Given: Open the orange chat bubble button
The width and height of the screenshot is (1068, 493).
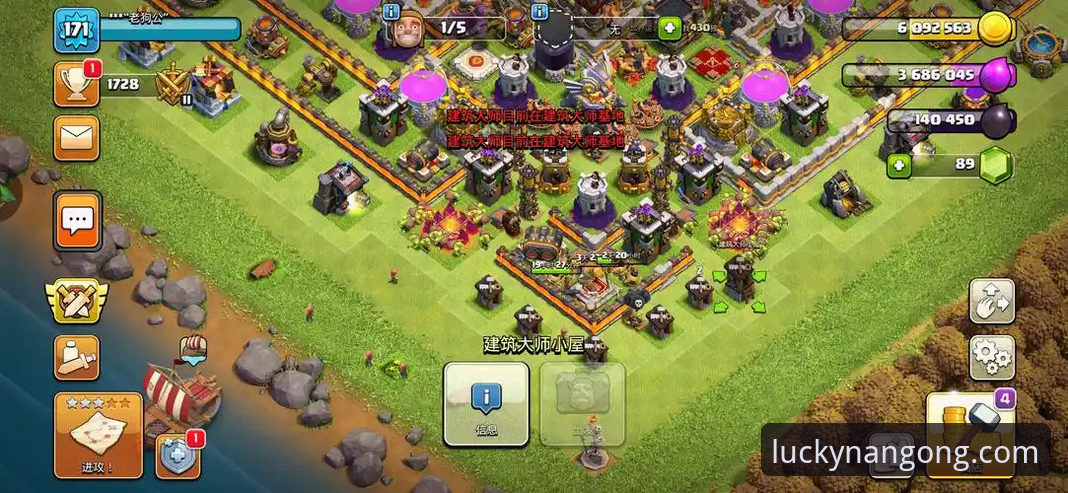Looking at the screenshot, I should 77,221.
